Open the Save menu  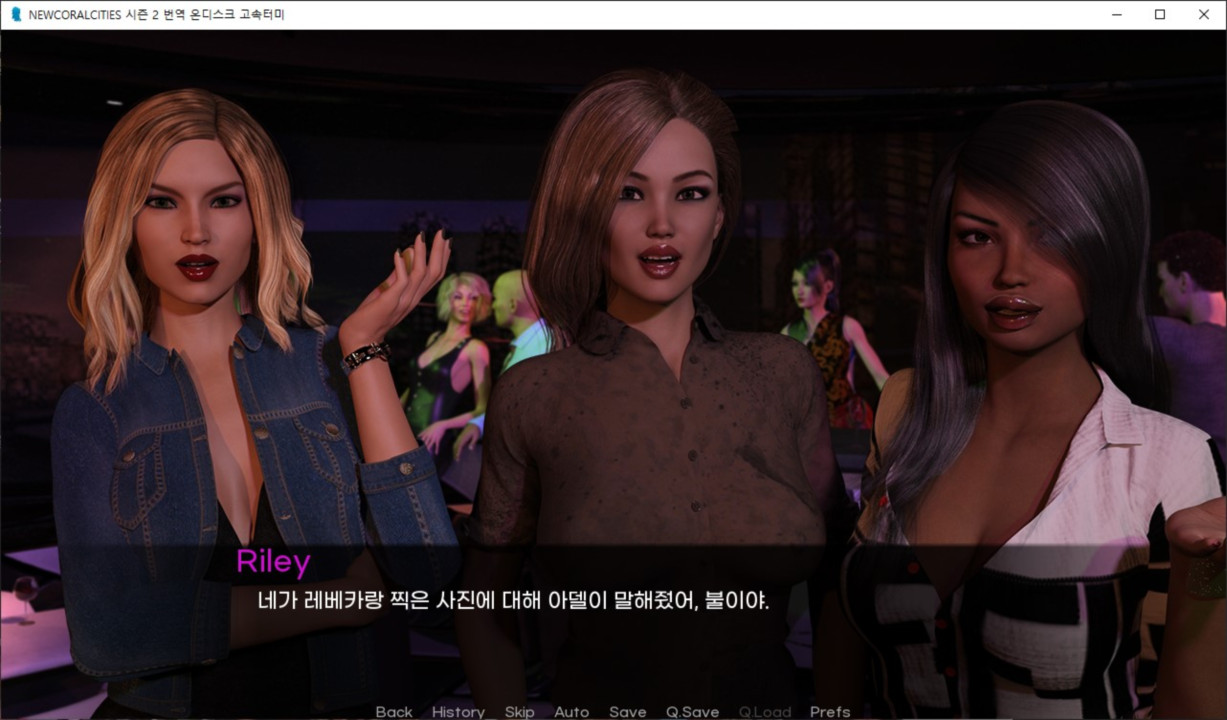click(627, 712)
